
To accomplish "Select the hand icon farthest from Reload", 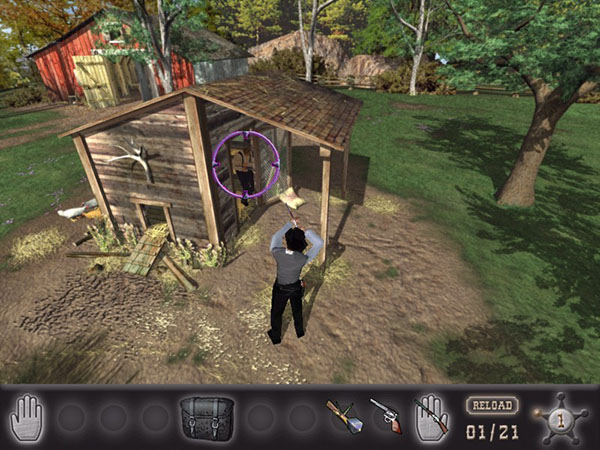I will (x=27, y=417).
